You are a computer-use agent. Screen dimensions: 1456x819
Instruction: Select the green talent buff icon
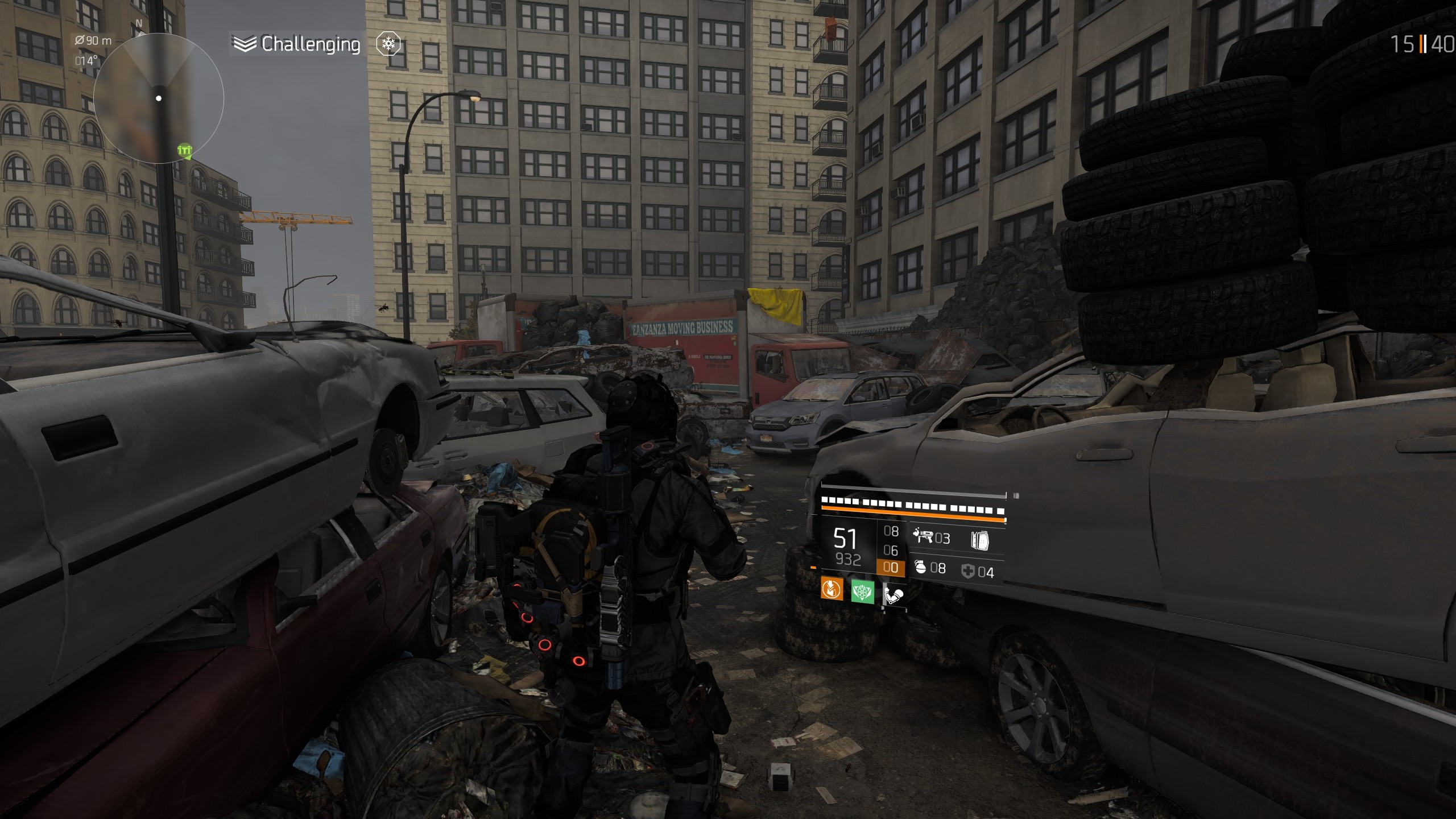862,592
